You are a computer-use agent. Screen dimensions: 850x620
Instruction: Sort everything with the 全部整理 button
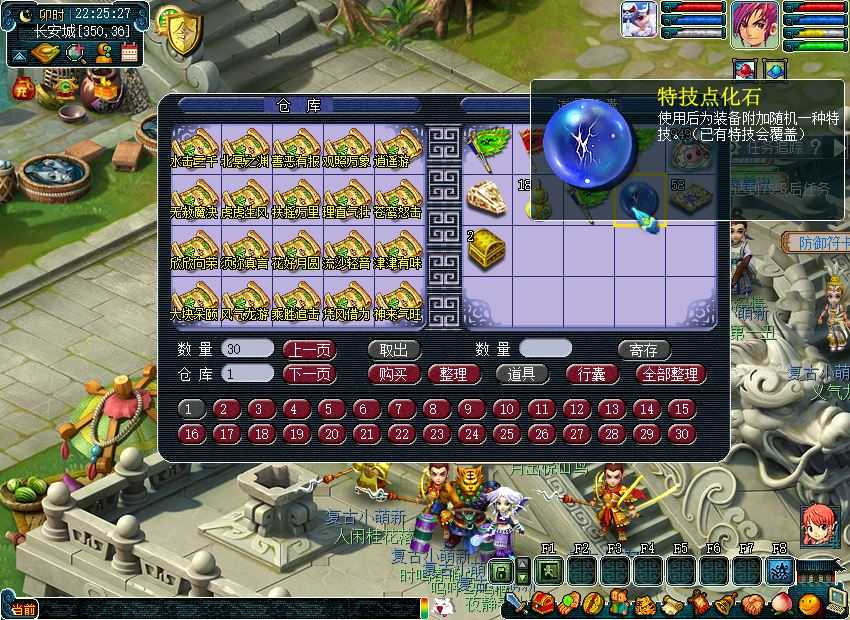tap(671, 374)
